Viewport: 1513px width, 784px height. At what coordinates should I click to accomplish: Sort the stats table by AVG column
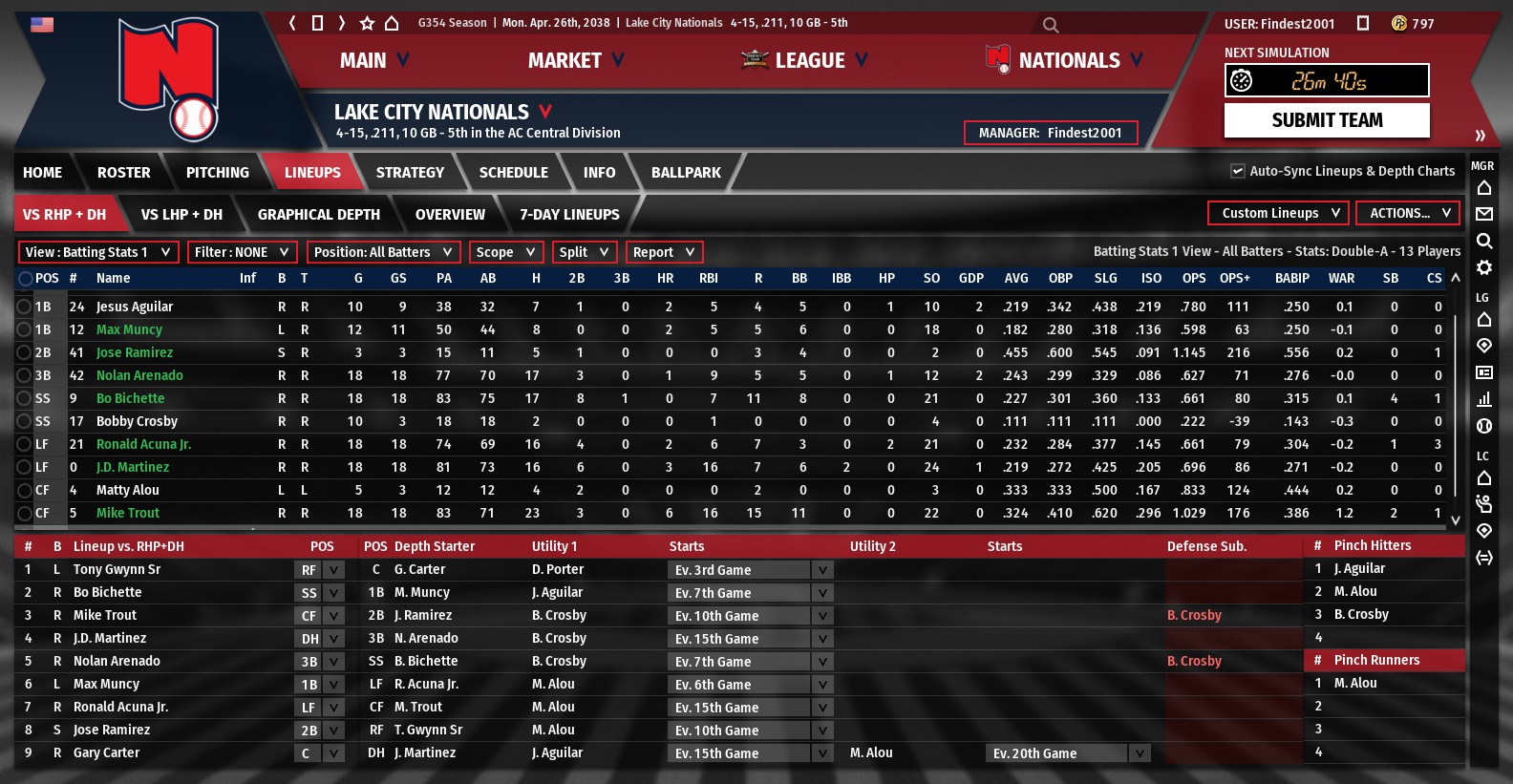[x=1016, y=278]
